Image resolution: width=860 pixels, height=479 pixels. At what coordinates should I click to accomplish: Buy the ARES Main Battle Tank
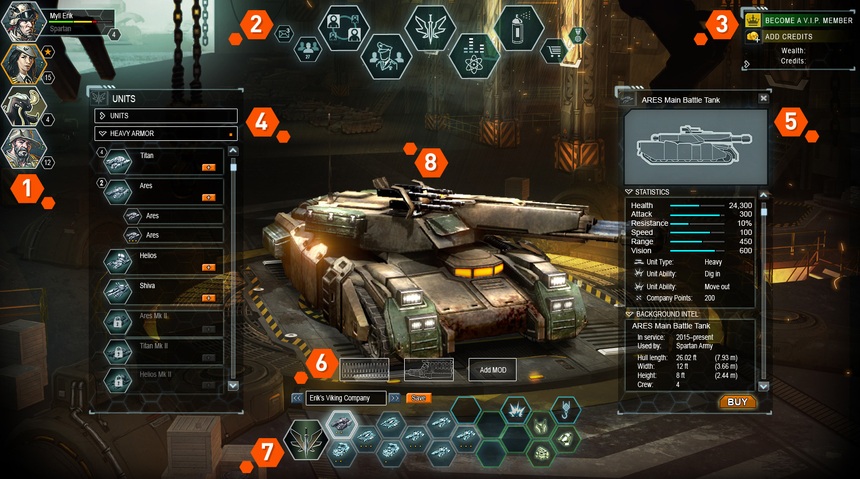[x=737, y=402]
